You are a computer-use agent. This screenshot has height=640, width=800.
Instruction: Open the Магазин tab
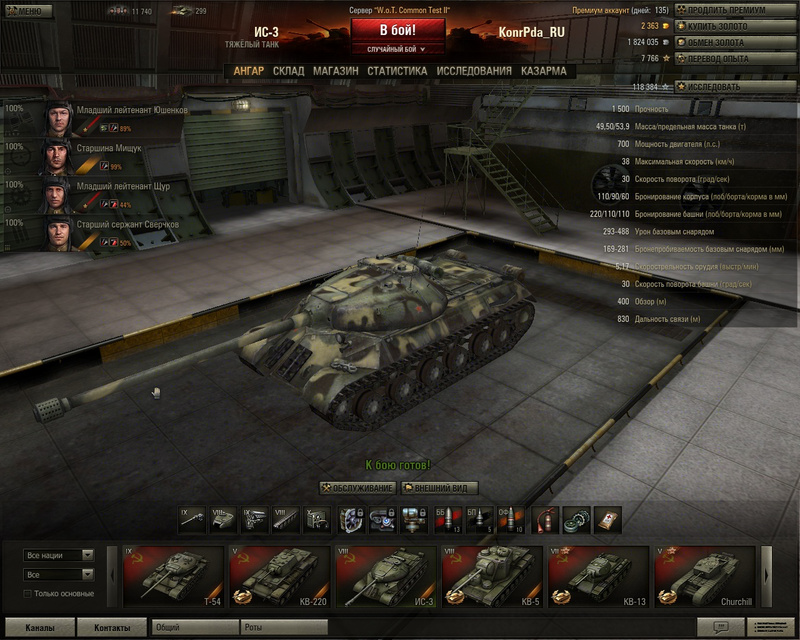coord(335,71)
